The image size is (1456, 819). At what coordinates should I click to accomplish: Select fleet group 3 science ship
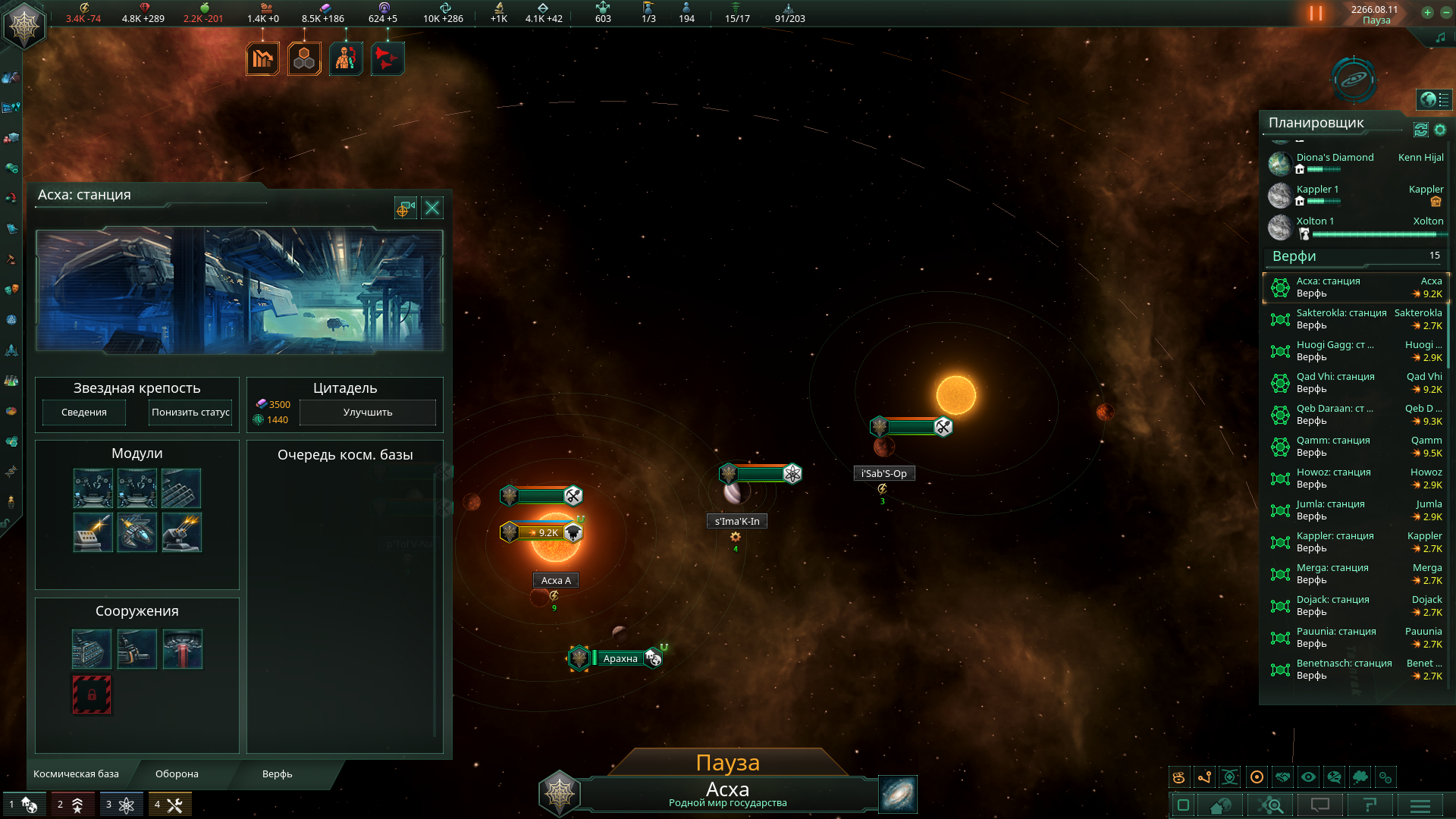(x=121, y=805)
